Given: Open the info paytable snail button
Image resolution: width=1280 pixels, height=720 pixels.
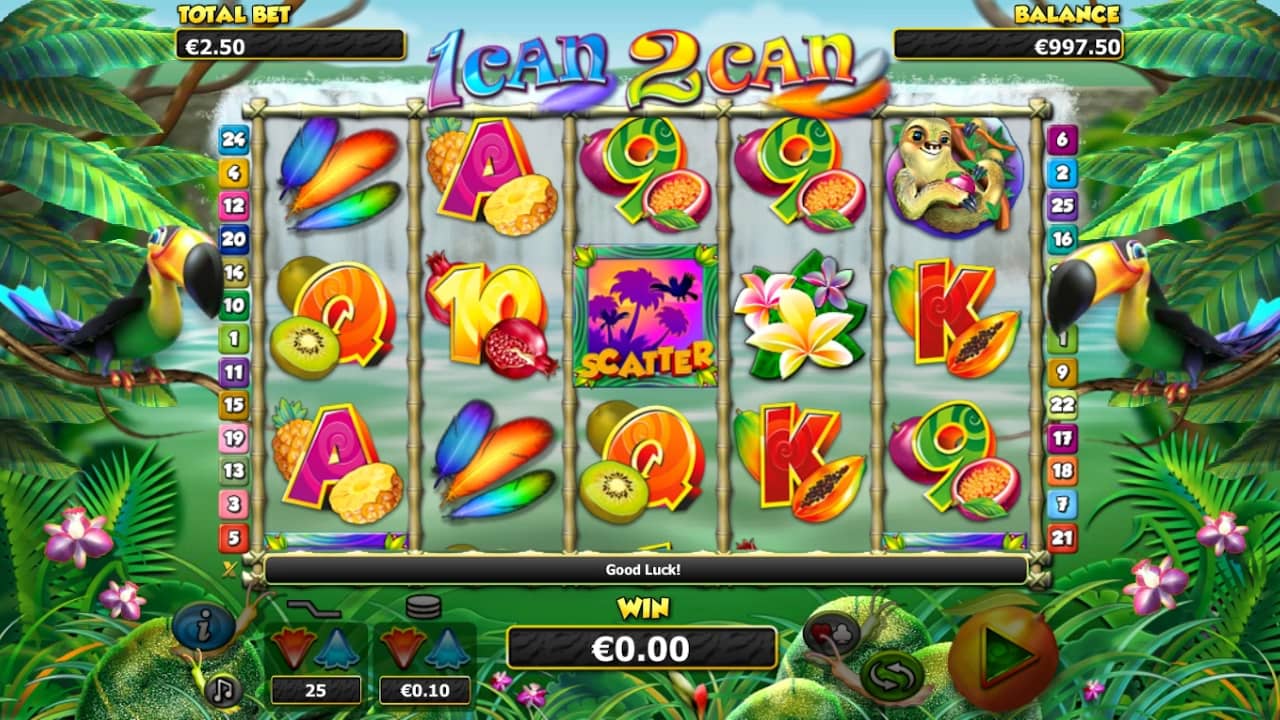Looking at the screenshot, I should 203,627.
